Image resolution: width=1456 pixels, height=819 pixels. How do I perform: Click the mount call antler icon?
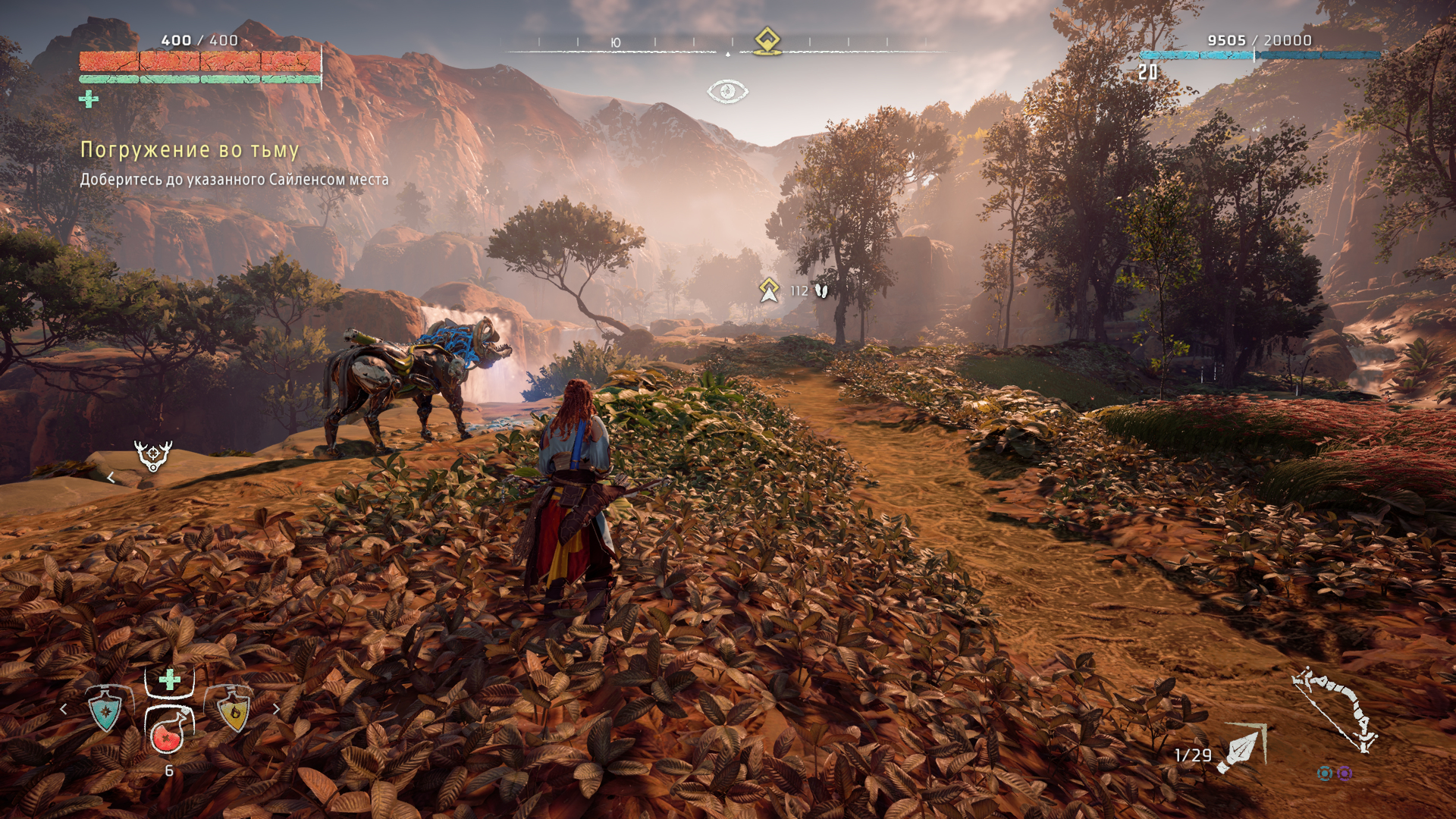point(153,455)
